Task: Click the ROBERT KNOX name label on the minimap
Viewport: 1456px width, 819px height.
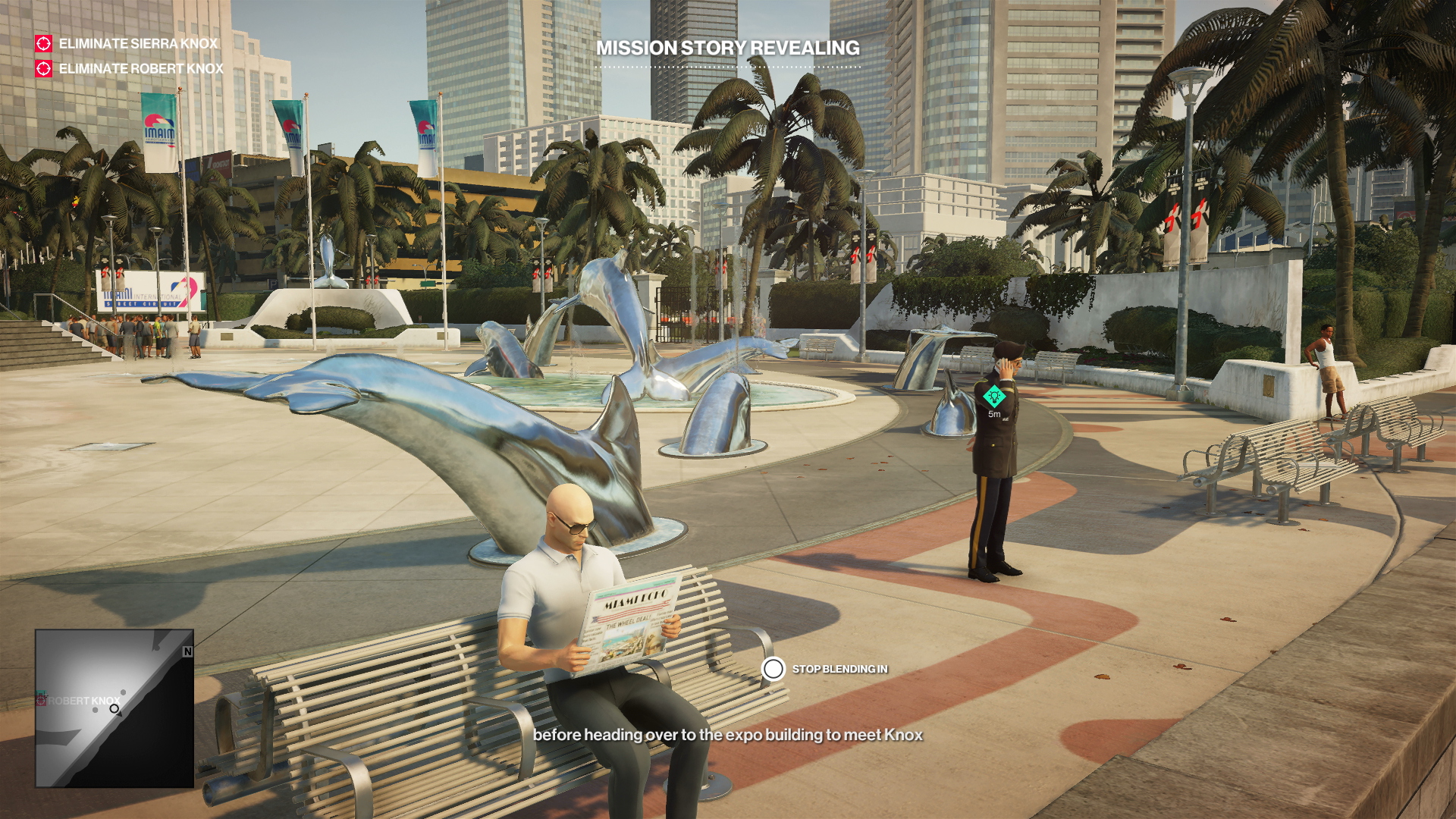Action: [83, 700]
